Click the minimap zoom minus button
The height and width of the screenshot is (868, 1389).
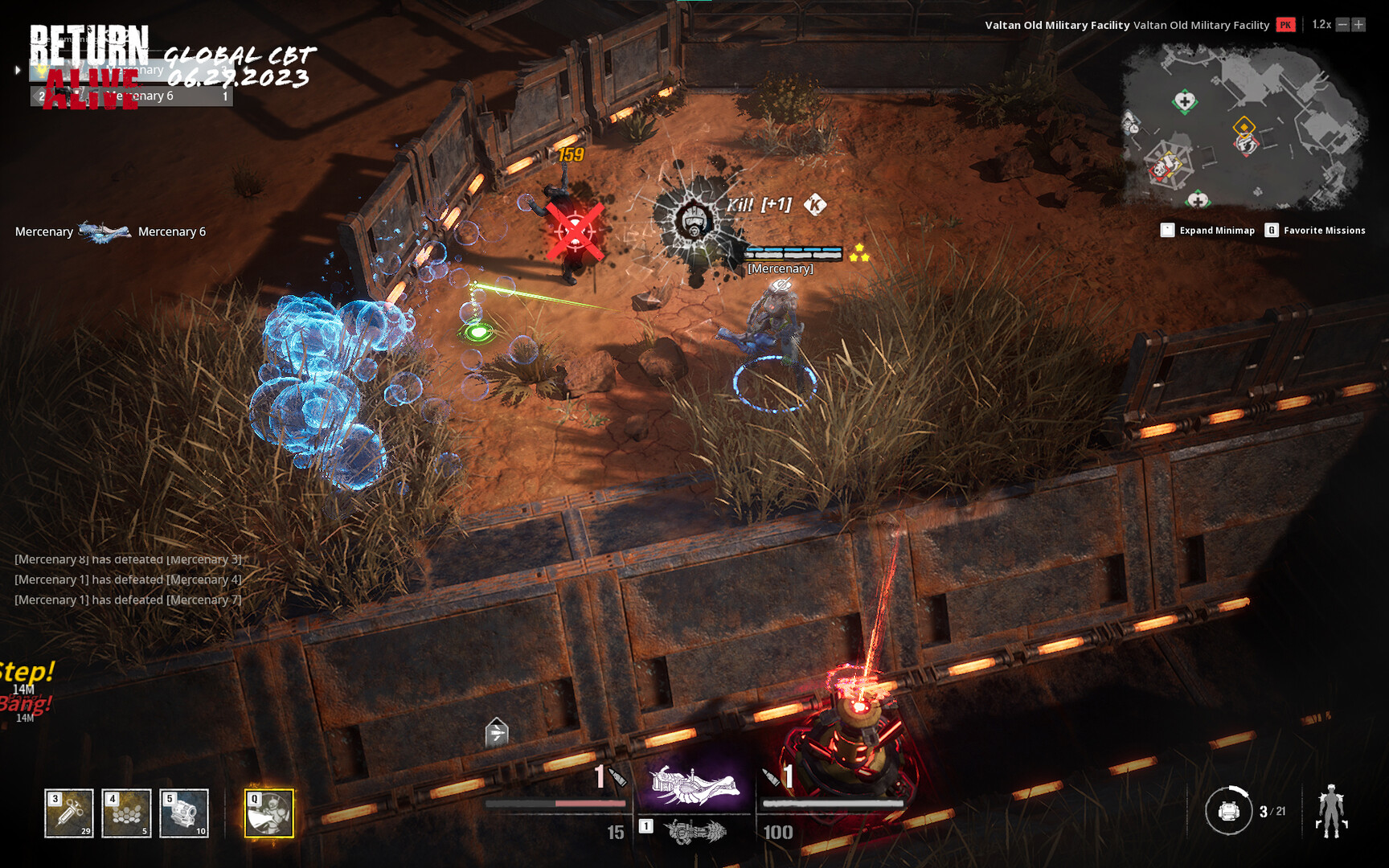[1342, 24]
